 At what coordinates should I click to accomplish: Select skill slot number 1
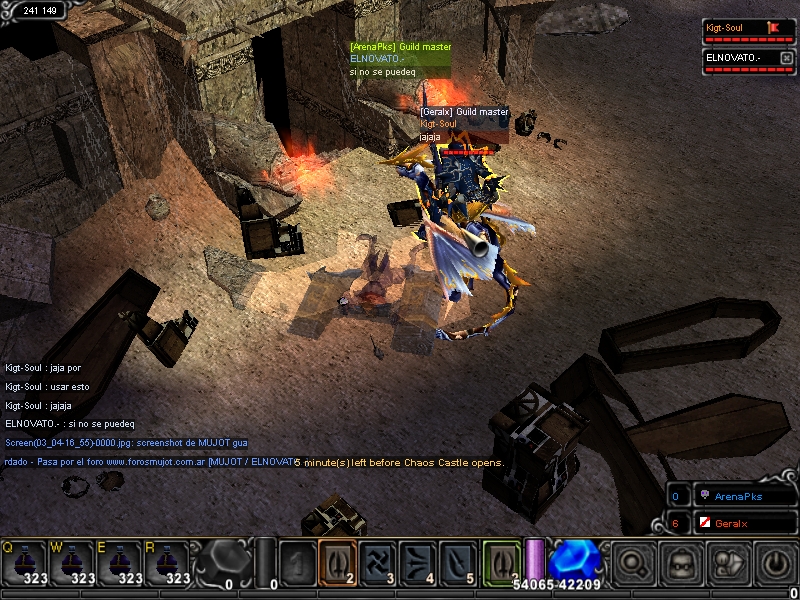[x=297, y=562]
